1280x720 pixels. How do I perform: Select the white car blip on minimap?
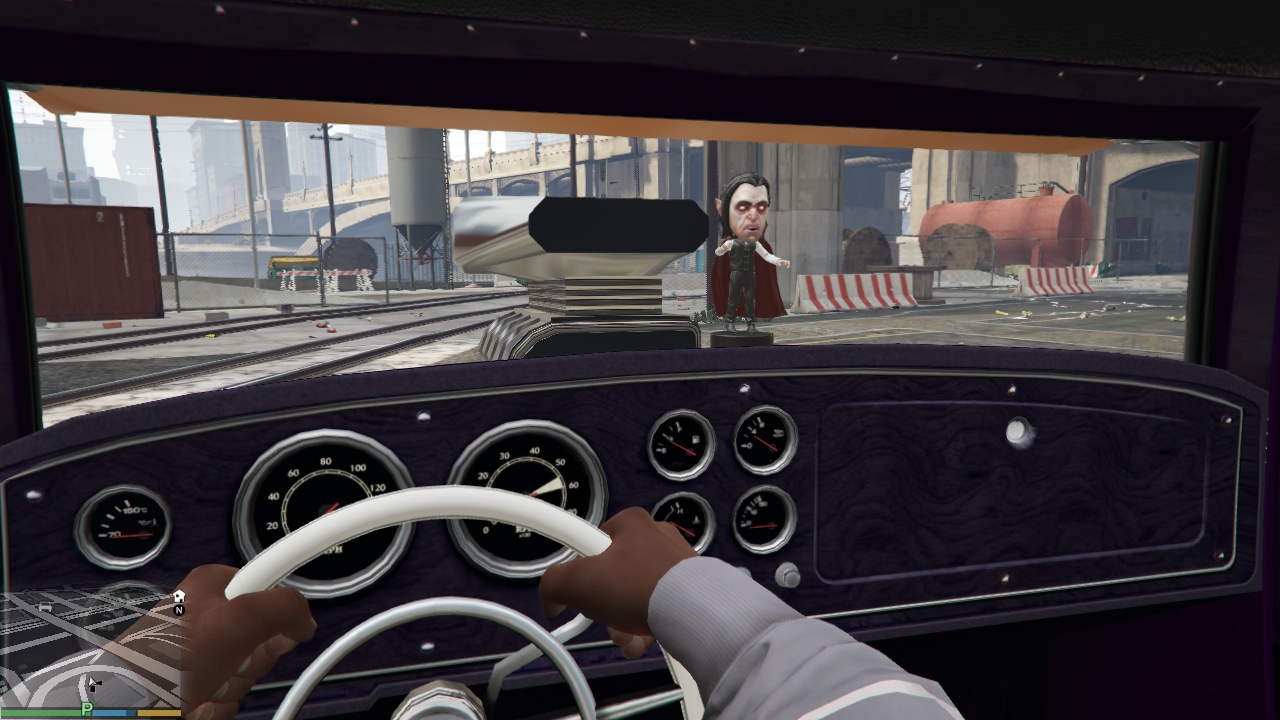(44, 607)
